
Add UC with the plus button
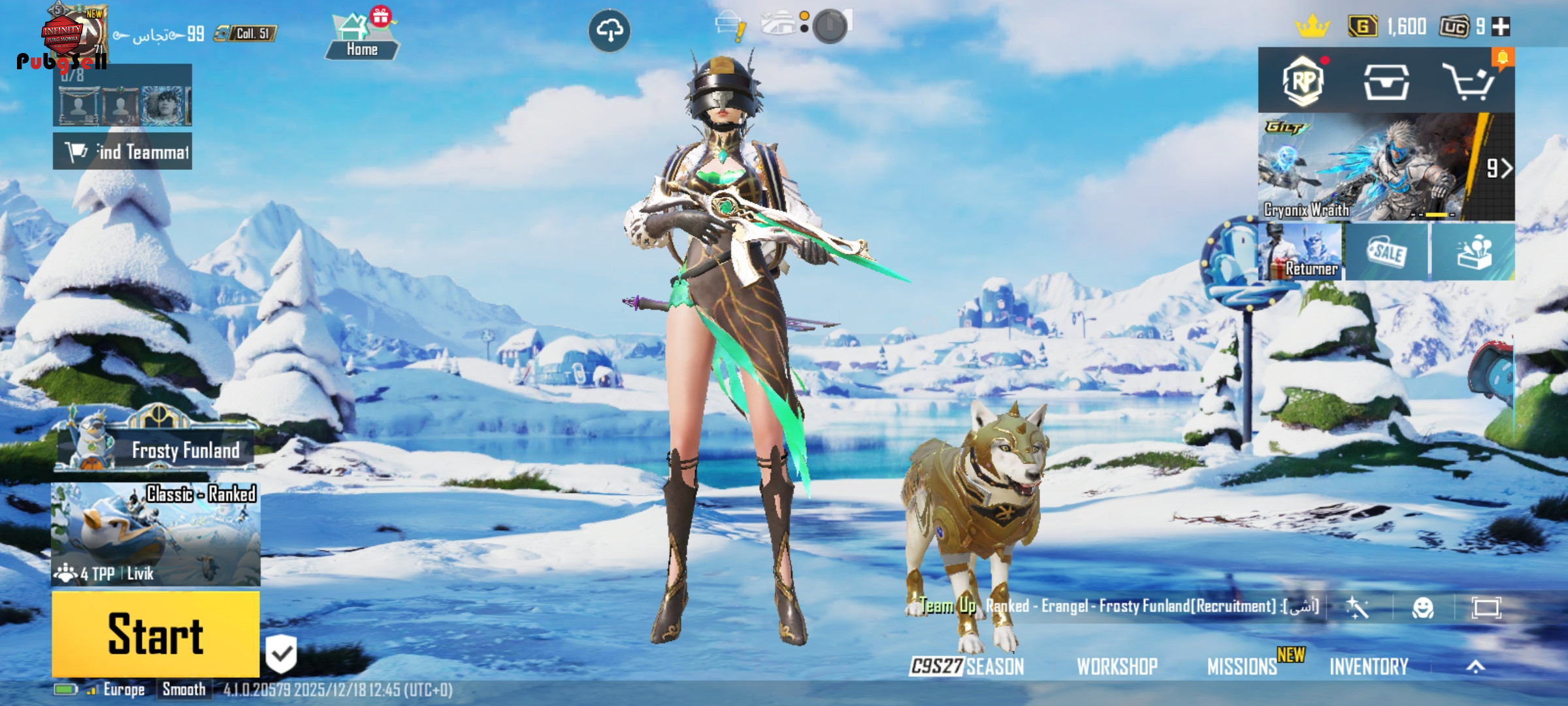1501,27
